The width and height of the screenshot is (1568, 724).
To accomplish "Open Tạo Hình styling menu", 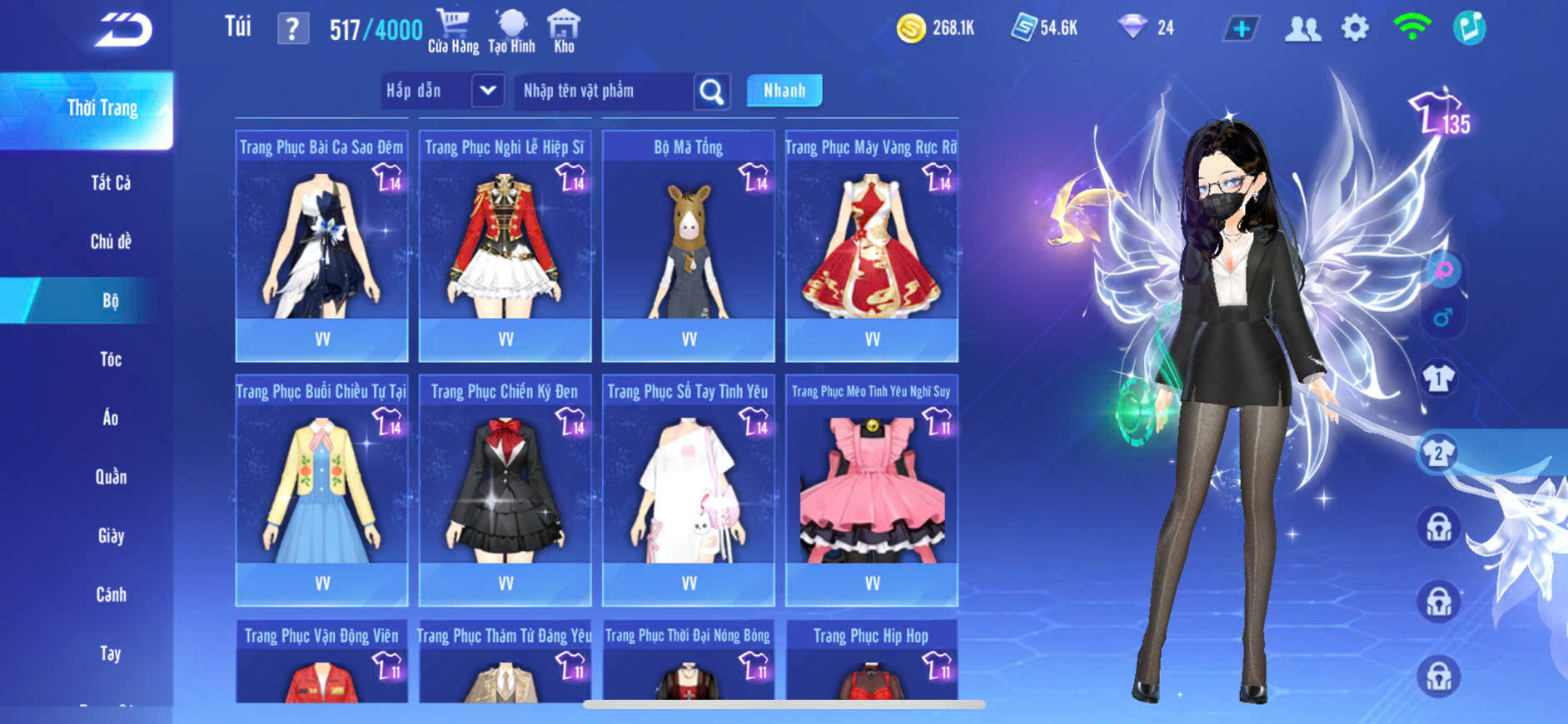I will point(511,32).
